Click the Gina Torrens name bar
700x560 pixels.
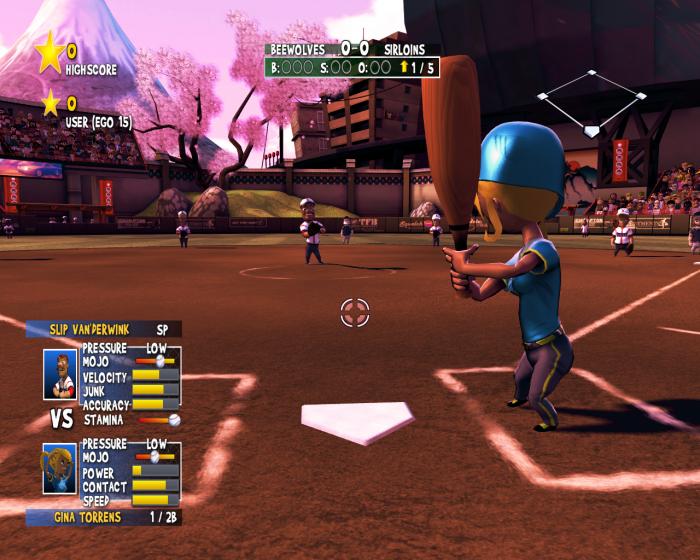tap(103, 517)
